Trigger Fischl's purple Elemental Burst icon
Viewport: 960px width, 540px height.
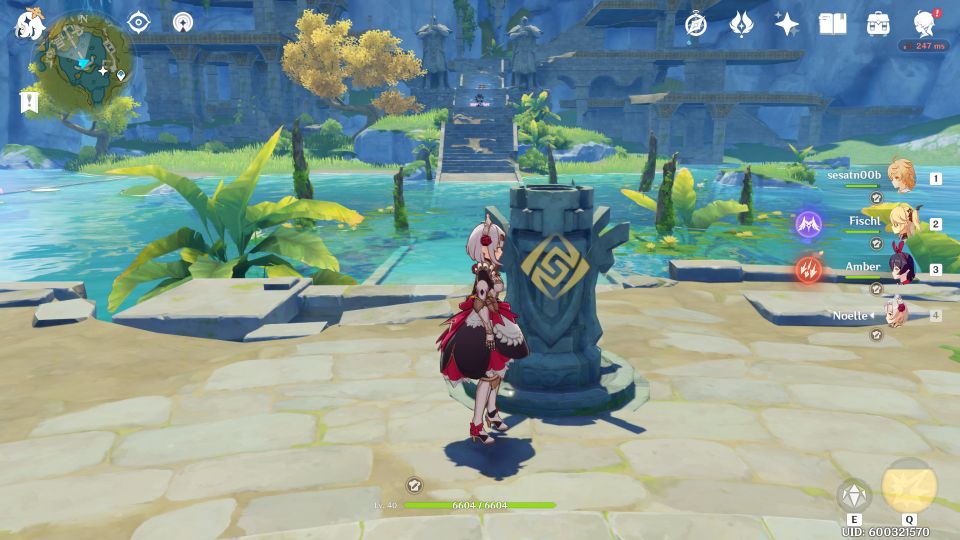[808, 223]
